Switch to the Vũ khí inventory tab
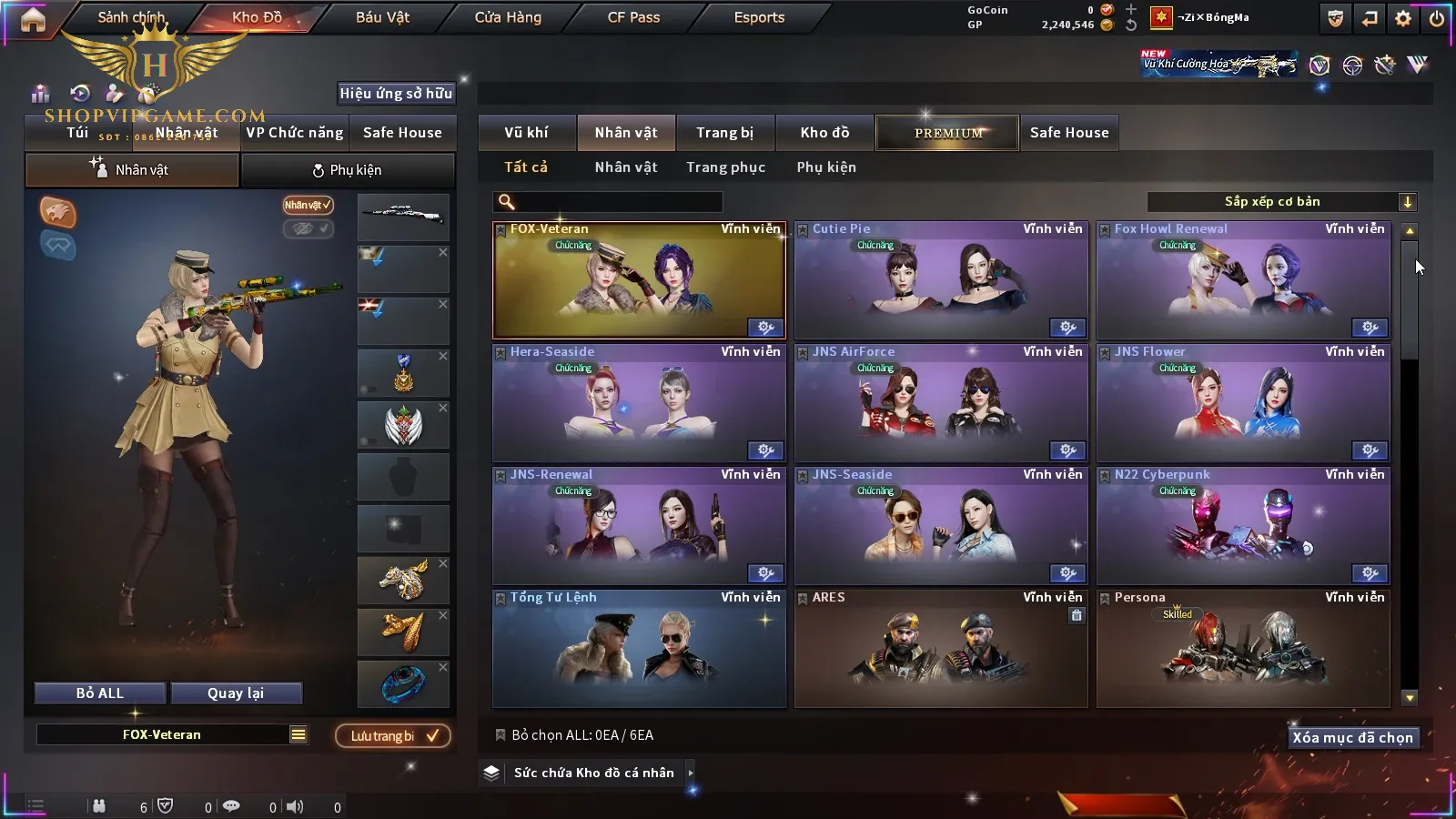1456x819 pixels. [526, 133]
